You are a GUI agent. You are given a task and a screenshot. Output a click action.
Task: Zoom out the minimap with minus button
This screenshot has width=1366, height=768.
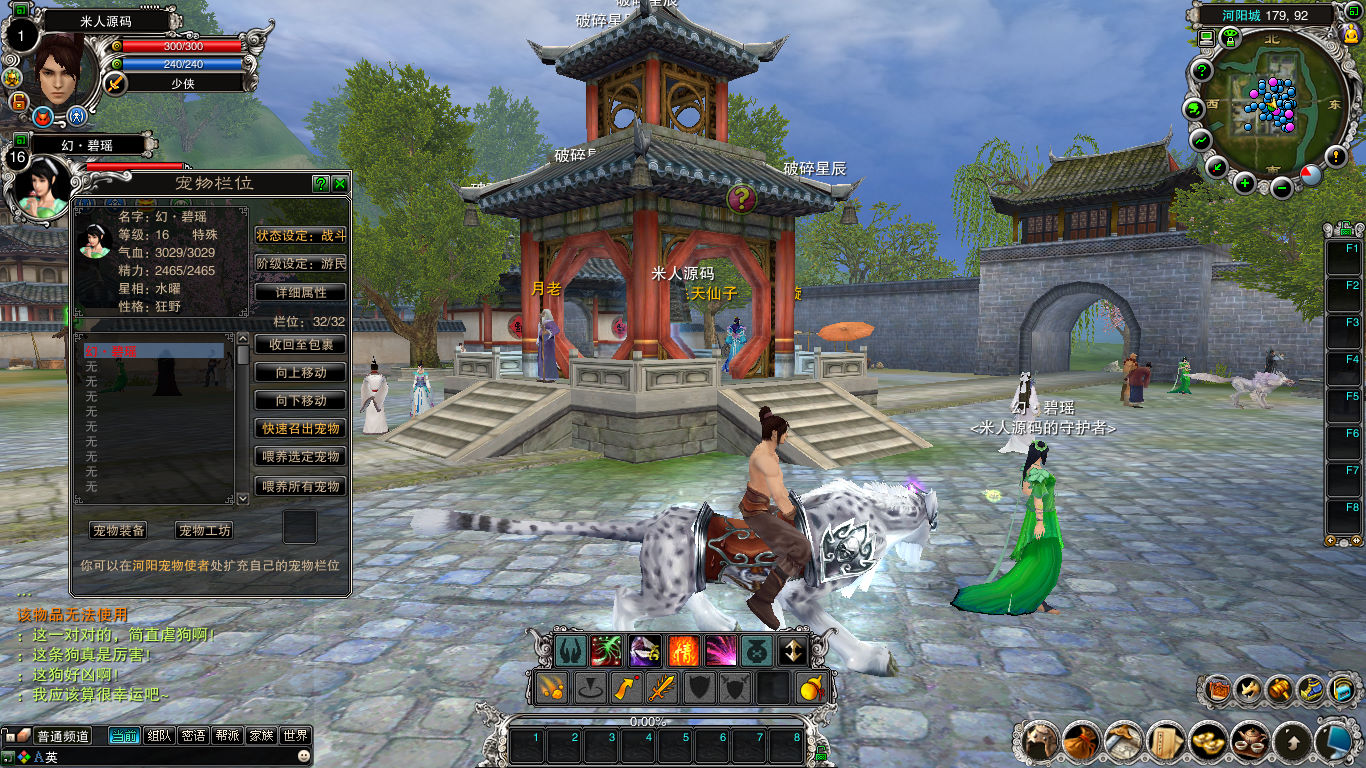tap(1282, 185)
